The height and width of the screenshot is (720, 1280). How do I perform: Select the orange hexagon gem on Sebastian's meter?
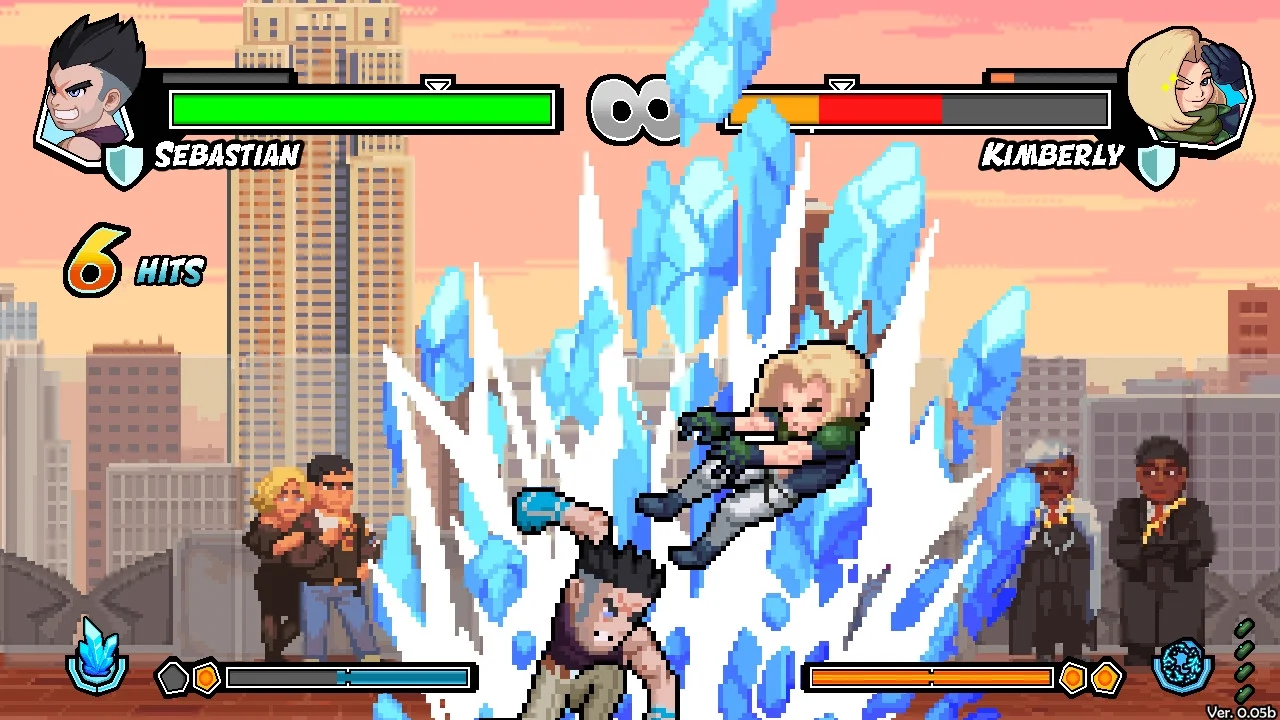[x=207, y=677]
